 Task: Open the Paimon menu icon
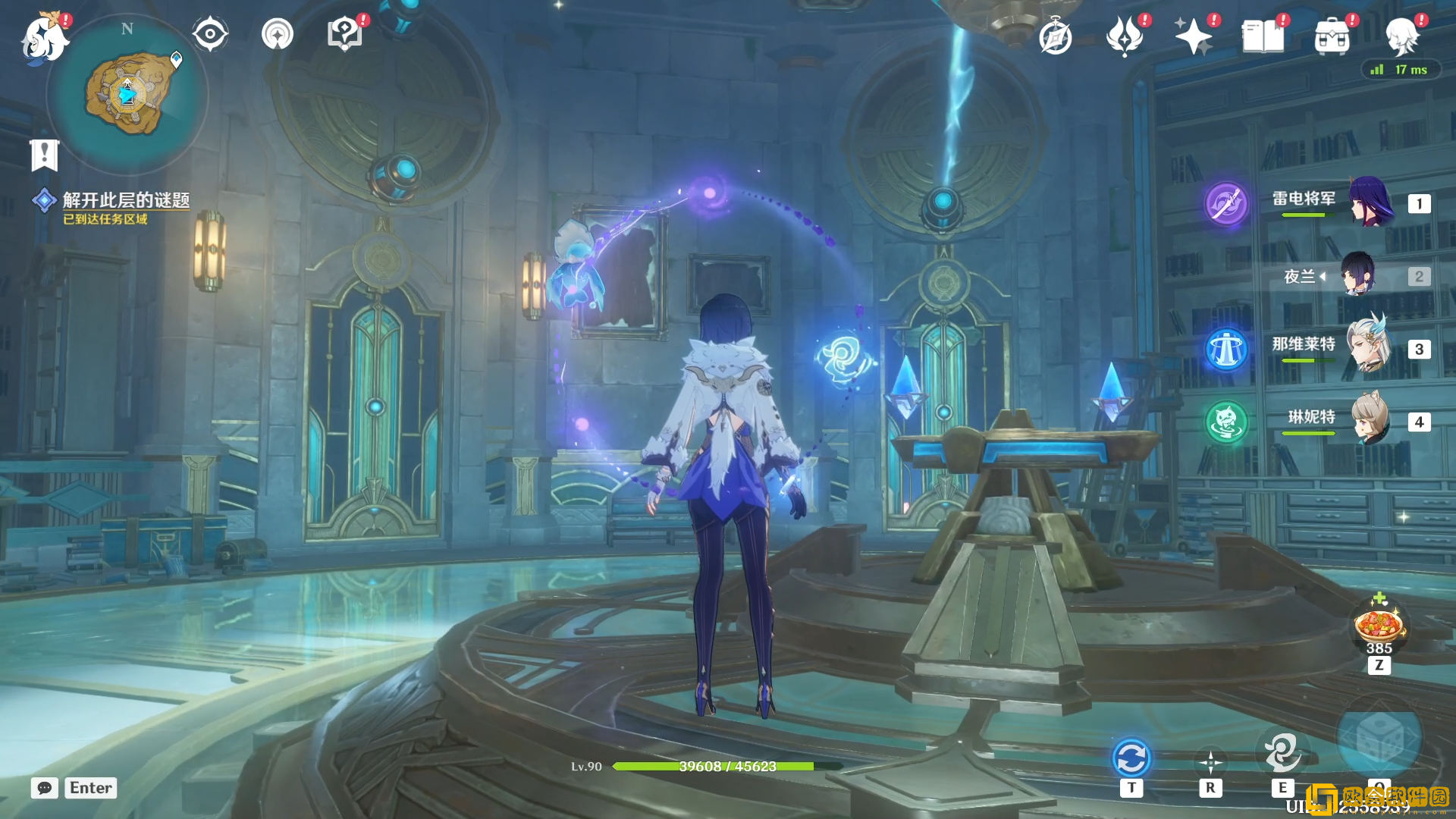(x=44, y=38)
